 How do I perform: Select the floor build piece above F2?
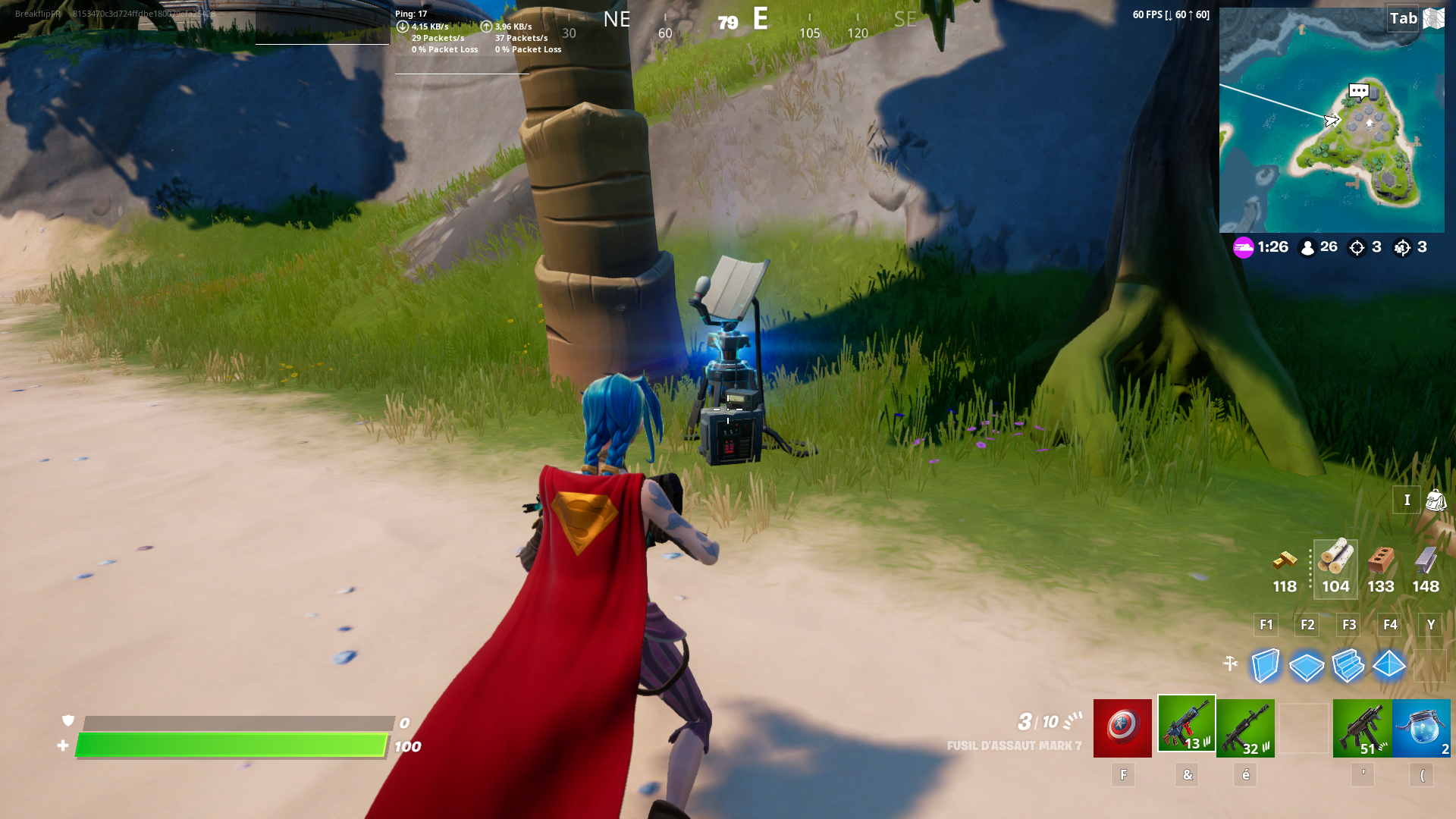tap(1307, 667)
